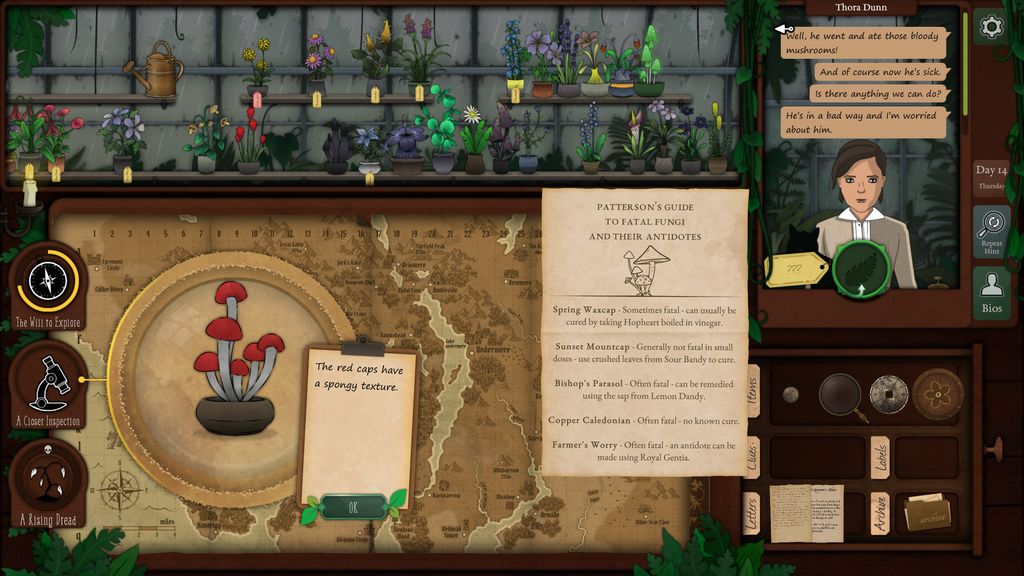
Task: Select the magnifying glass item
Action: coord(841,395)
